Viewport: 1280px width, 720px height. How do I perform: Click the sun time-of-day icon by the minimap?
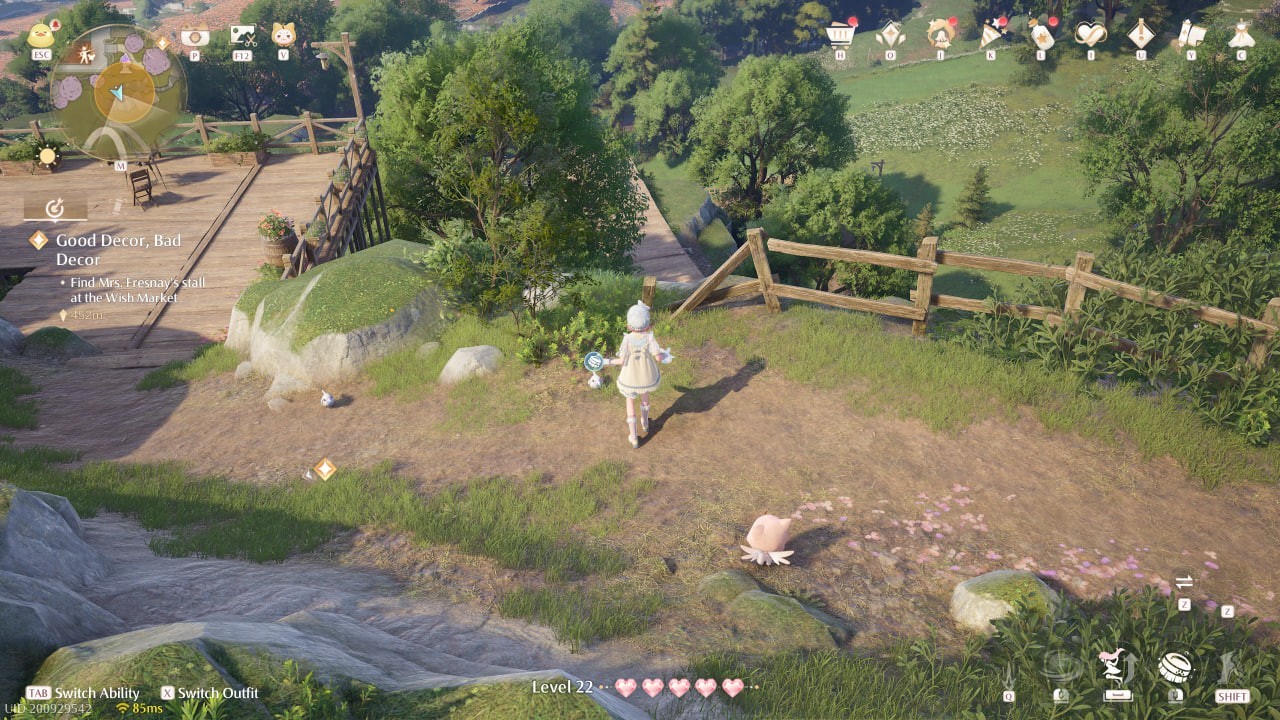coord(46,155)
